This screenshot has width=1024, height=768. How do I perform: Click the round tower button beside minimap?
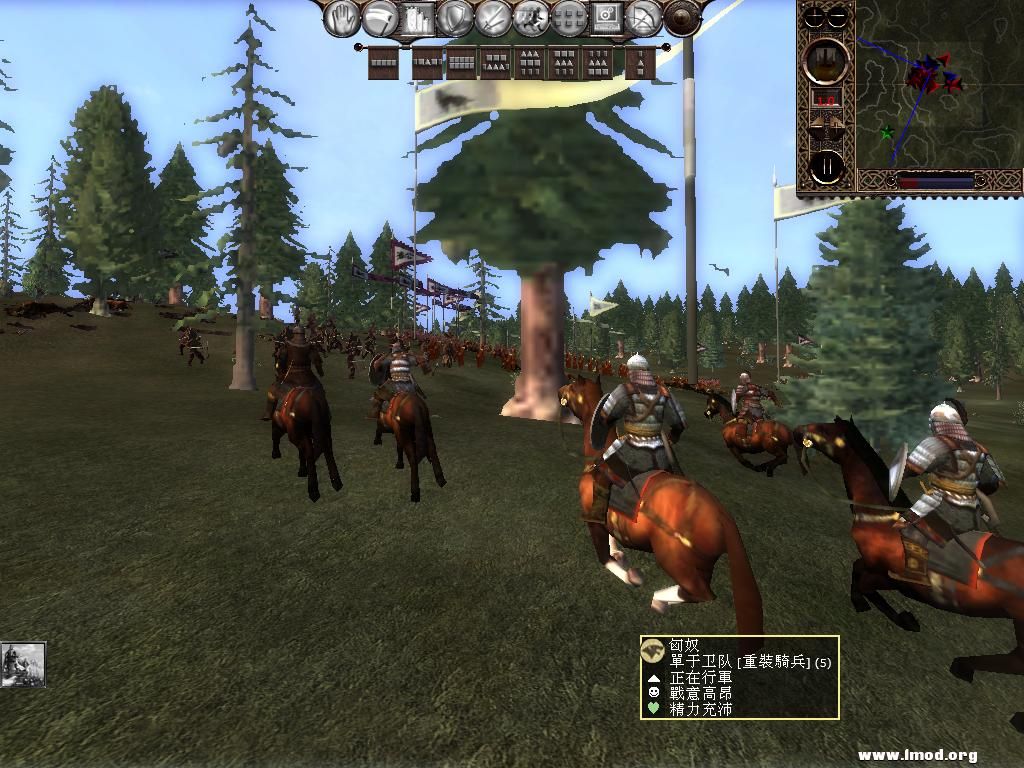pyautogui.click(x=827, y=61)
